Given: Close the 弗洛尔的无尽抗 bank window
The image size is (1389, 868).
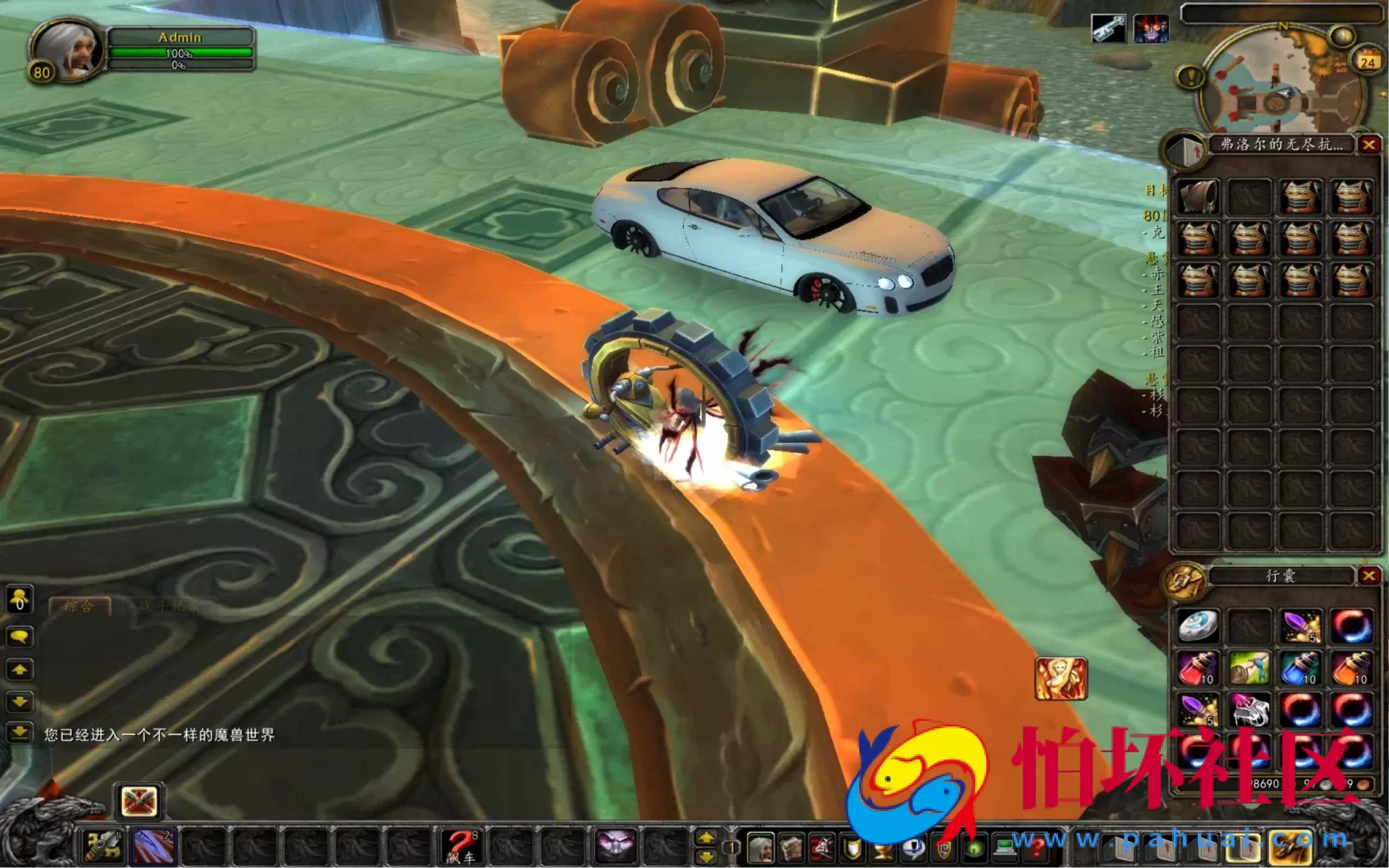Looking at the screenshot, I should tap(1369, 145).
